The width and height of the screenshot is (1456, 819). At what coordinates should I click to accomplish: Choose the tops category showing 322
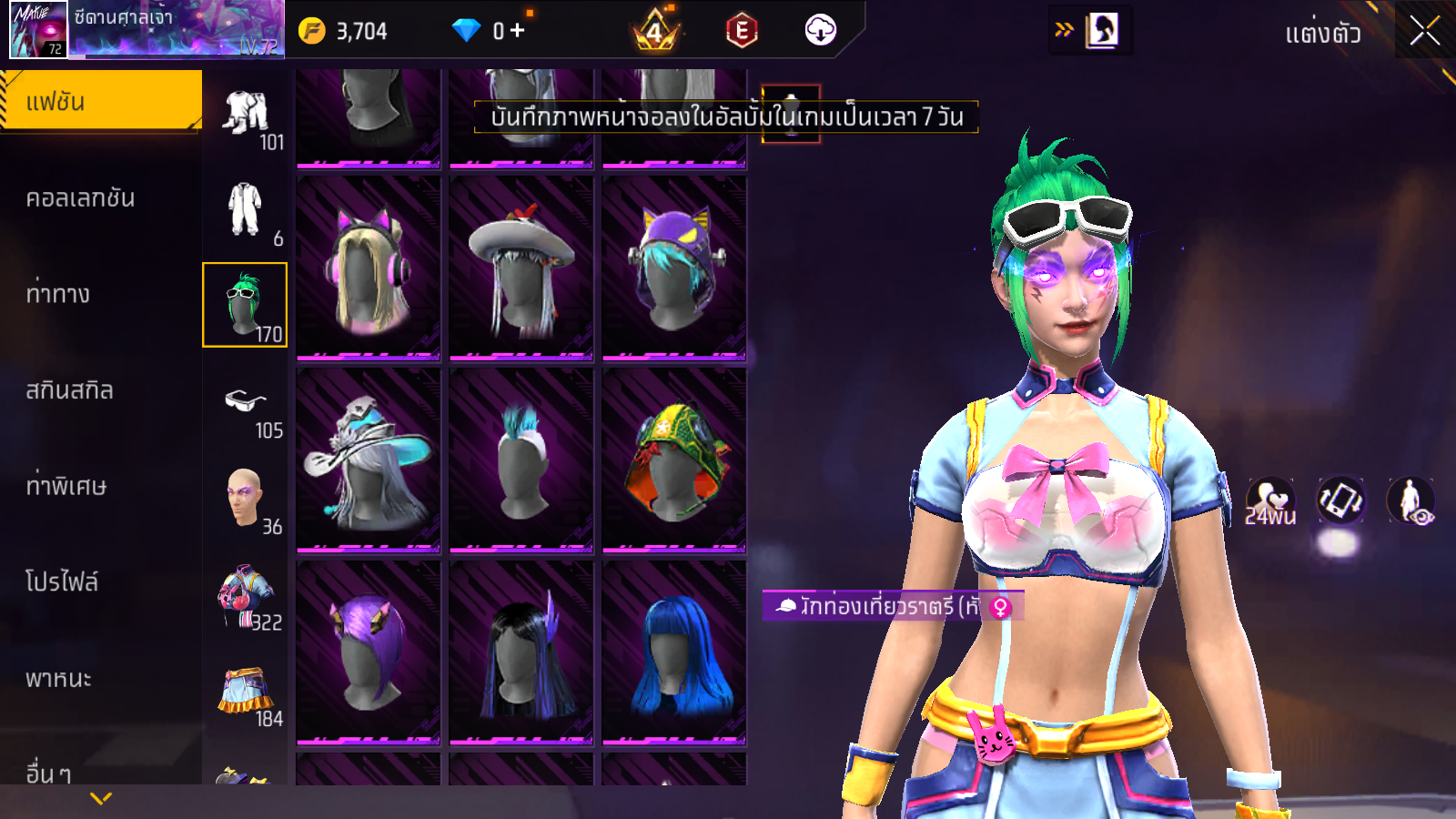[245, 596]
